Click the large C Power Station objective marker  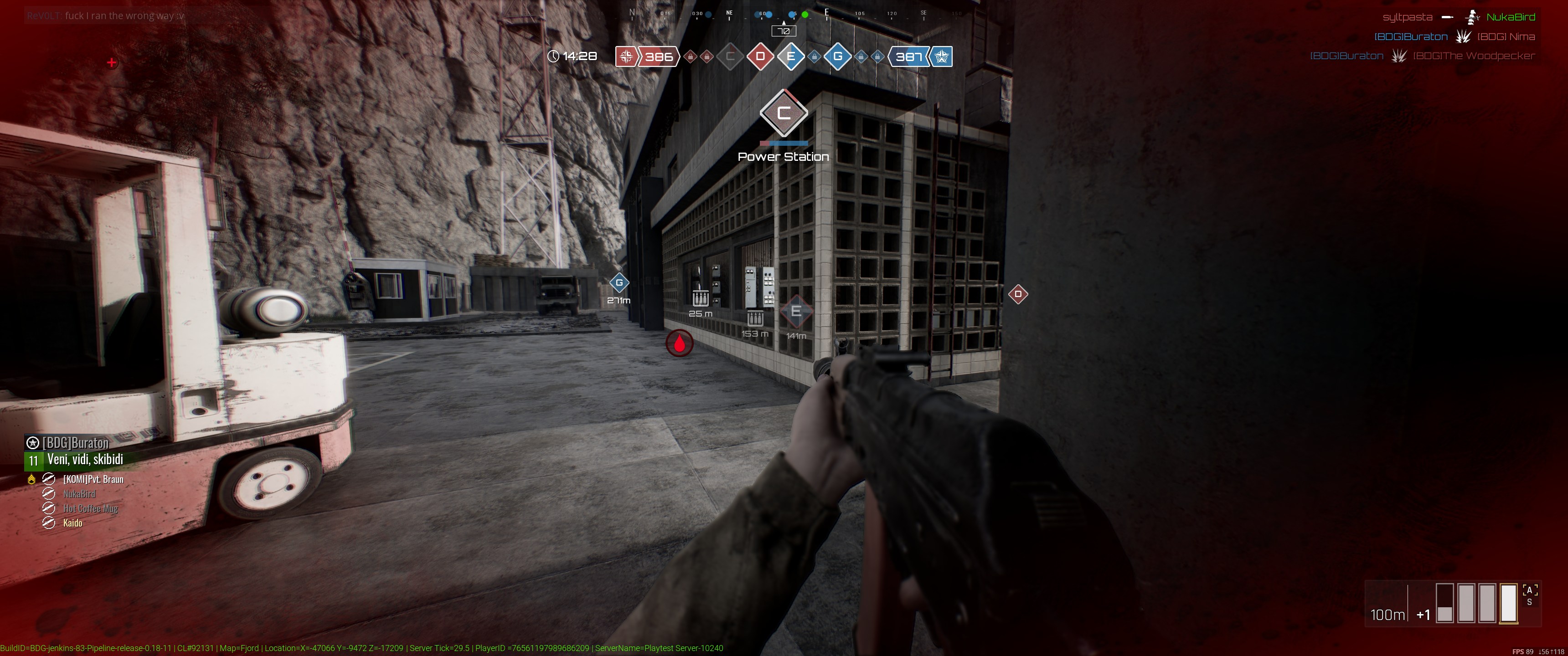(x=784, y=113)
